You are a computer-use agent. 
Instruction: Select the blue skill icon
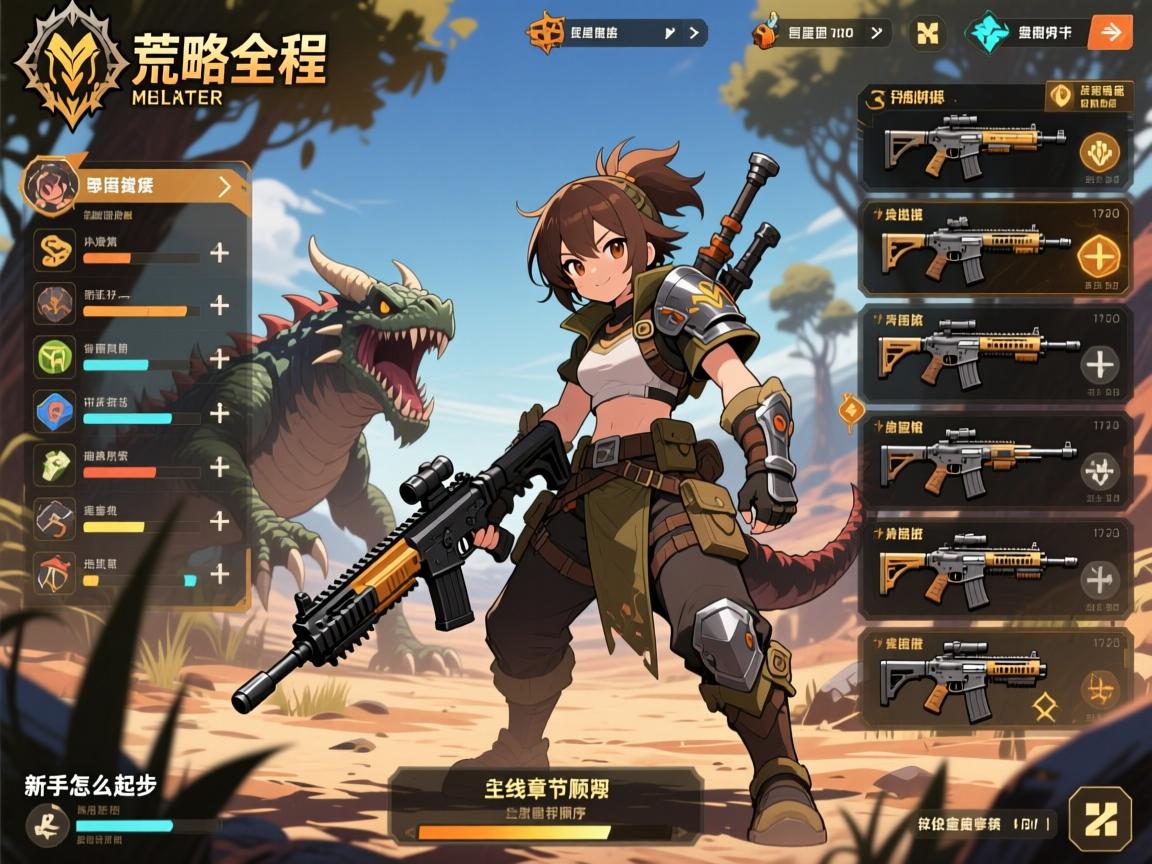pos(55,411)
